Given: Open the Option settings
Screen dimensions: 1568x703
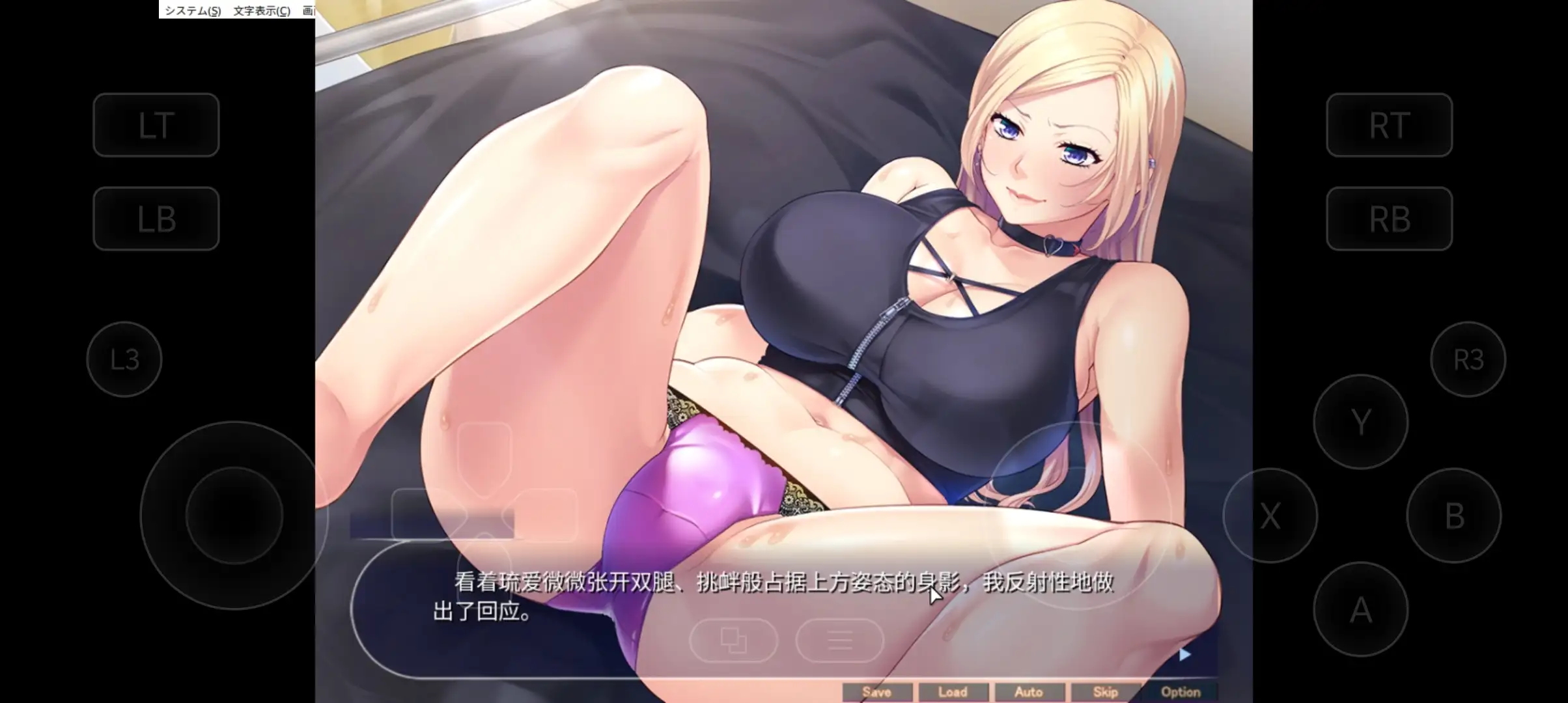Looking at the screenshot, I should point(1181,692).
